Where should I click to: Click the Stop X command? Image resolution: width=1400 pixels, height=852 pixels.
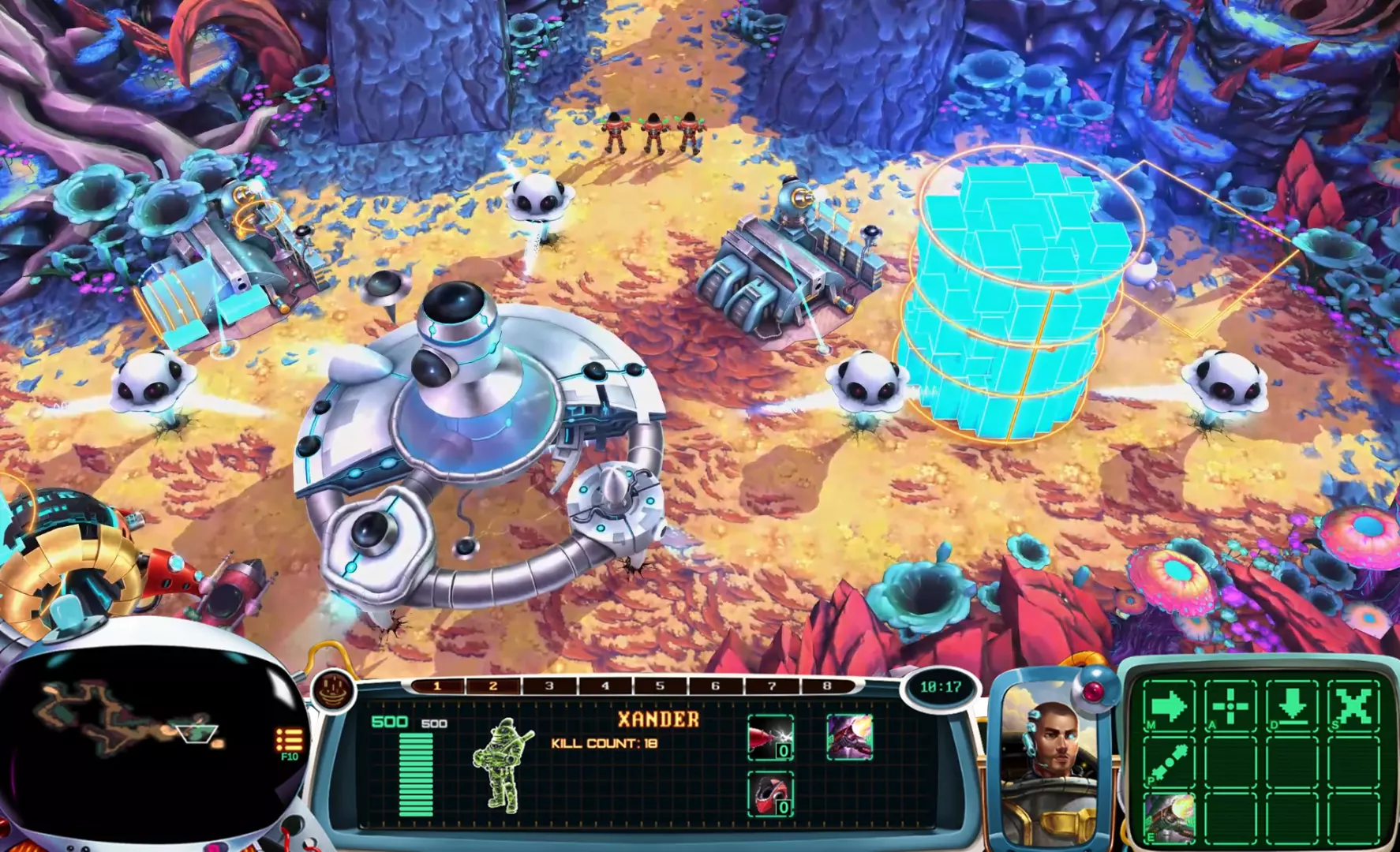[x=1353, y=704]
